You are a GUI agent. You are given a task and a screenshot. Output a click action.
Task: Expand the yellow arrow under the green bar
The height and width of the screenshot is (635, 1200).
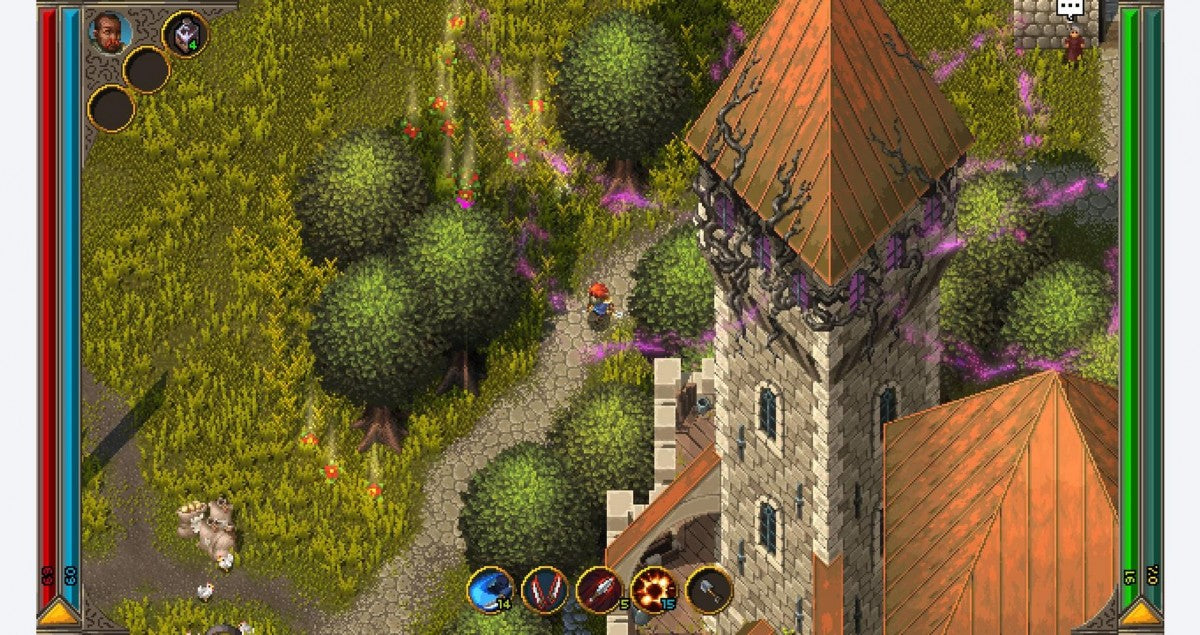1140,610
